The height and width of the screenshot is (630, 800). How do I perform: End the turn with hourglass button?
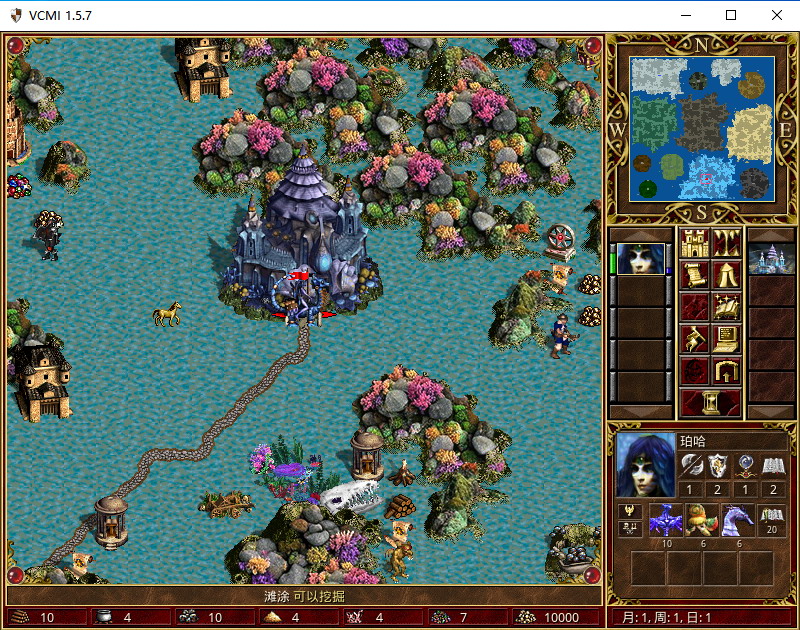pyautogui.click(x=710, y=402)
